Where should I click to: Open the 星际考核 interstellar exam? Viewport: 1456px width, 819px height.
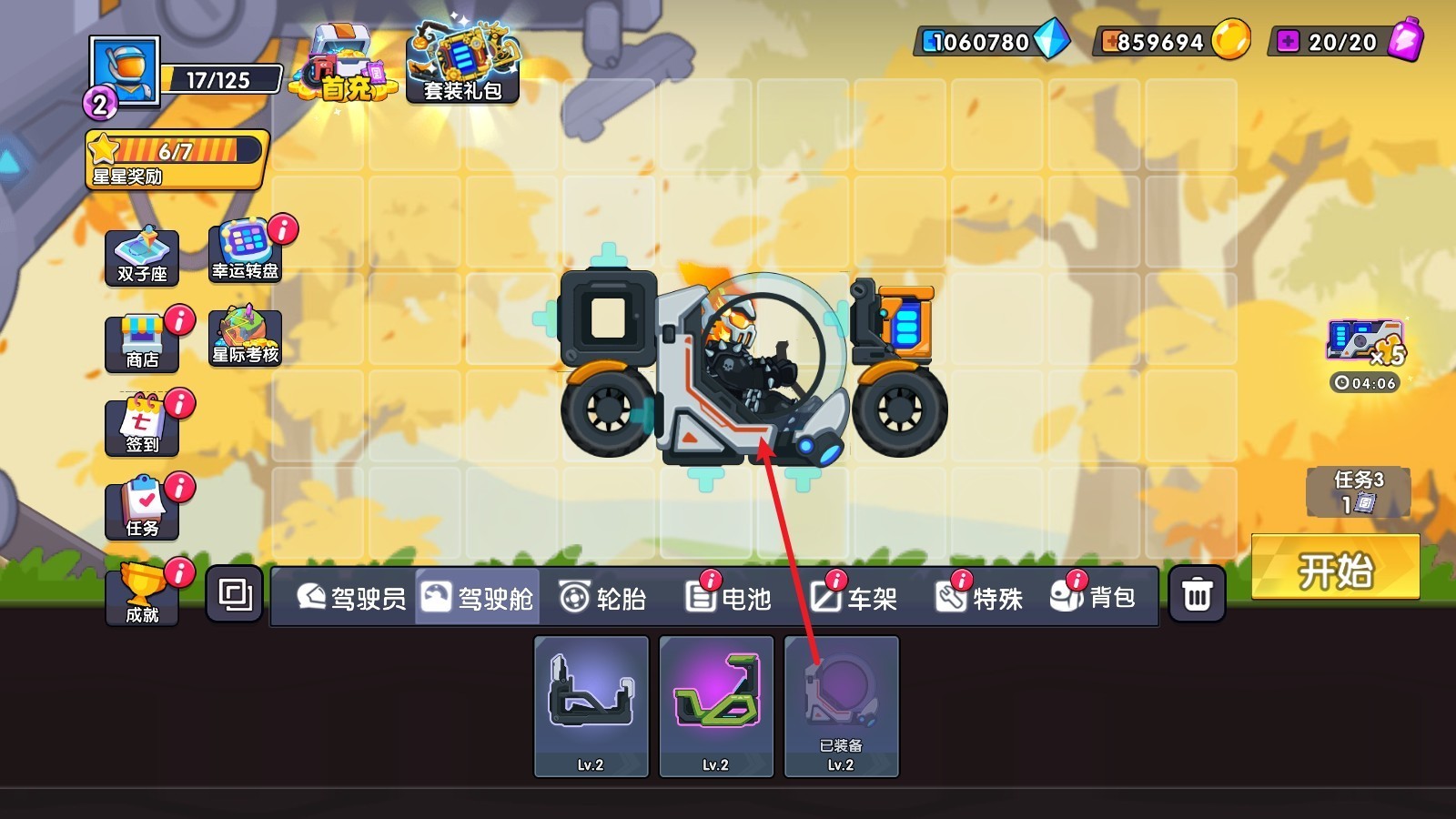coord(246,337)
